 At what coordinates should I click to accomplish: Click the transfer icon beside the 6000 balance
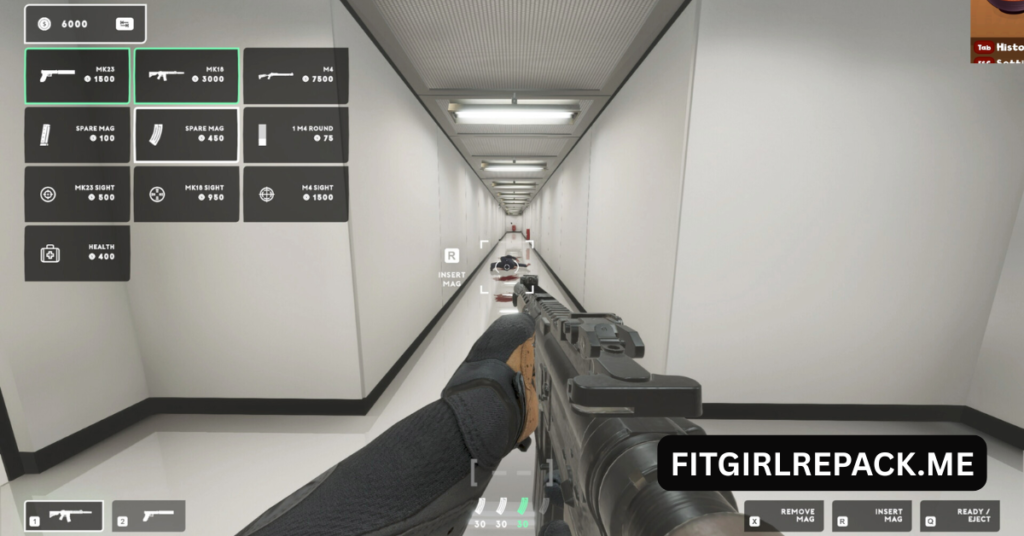[124, 24]
